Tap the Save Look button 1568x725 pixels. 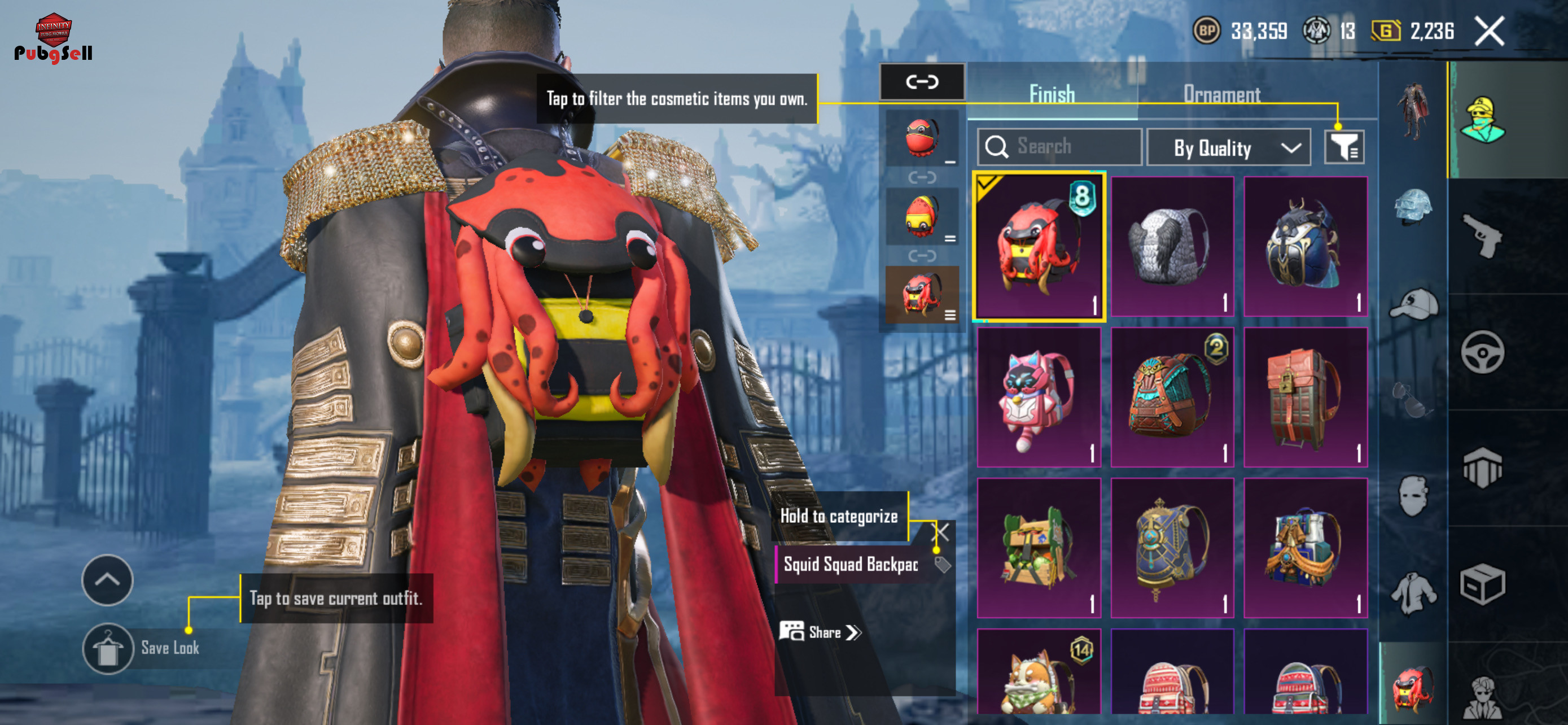coord(108,648)
